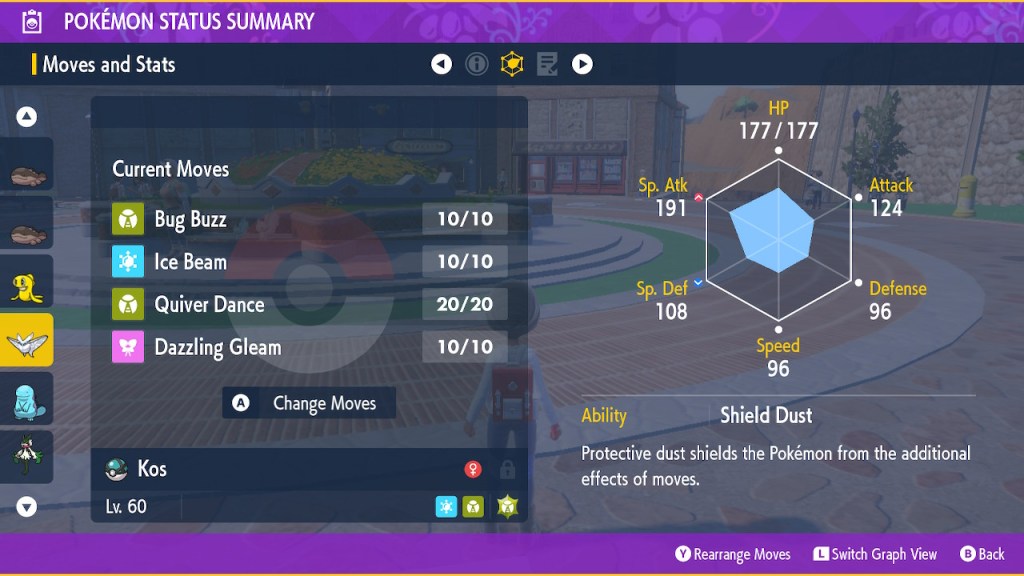Go to the previous summary page arrow

pos(441,65)
